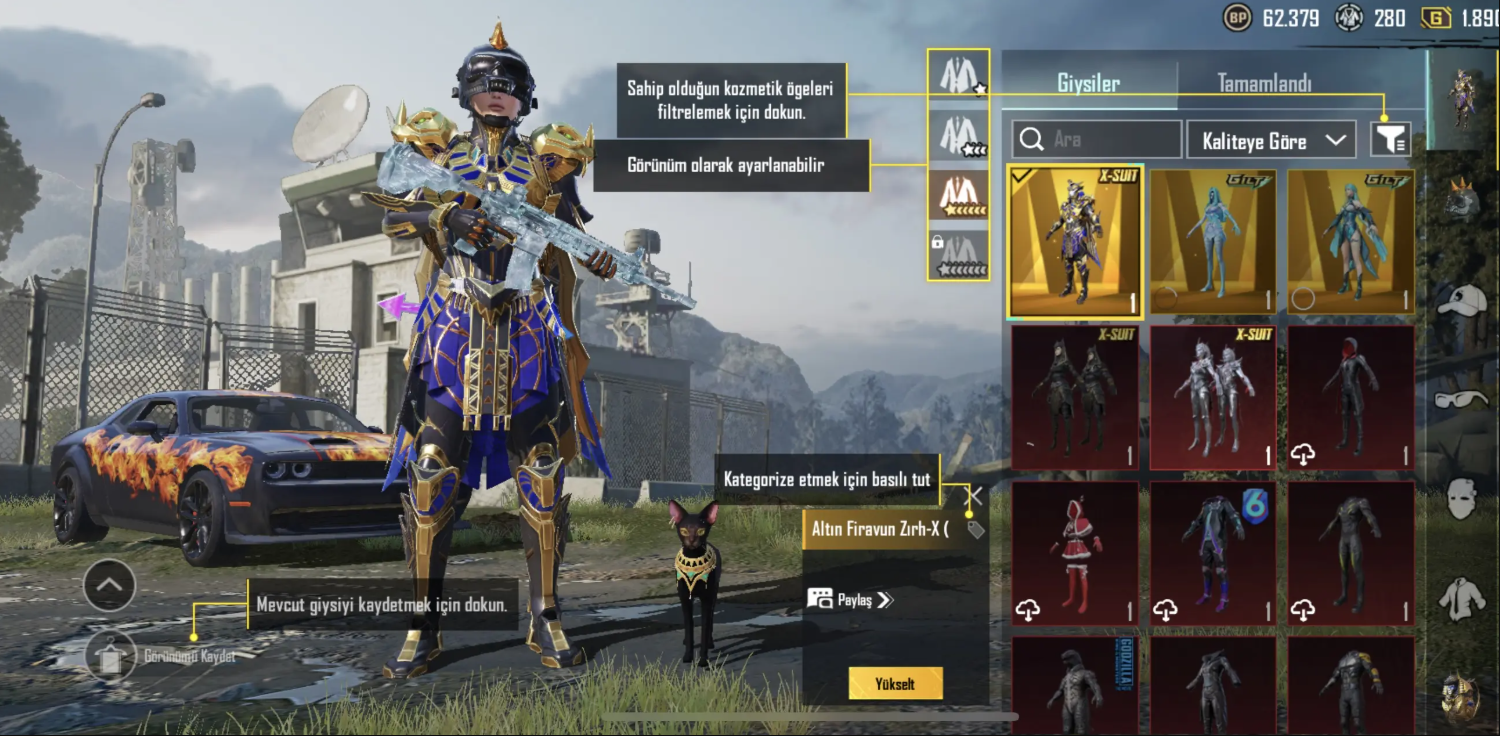Image resolution: width=1500 pixels, height=736 pixels.
Task: Toggle the owned items filter funnel
Action: pyautogui.click(x=1390, y=140)
